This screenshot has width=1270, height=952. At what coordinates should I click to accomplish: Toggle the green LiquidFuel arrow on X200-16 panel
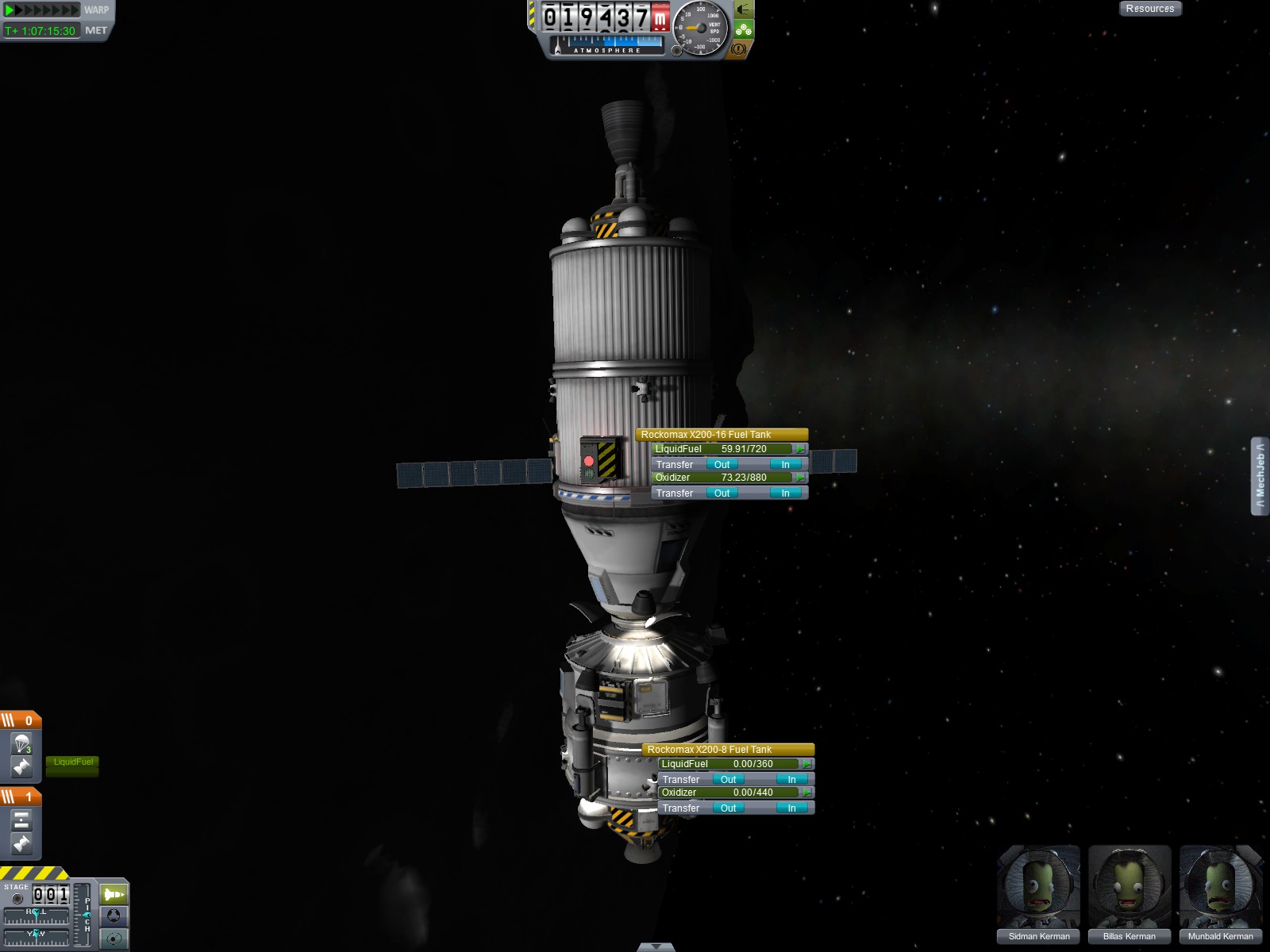(802, 448)
